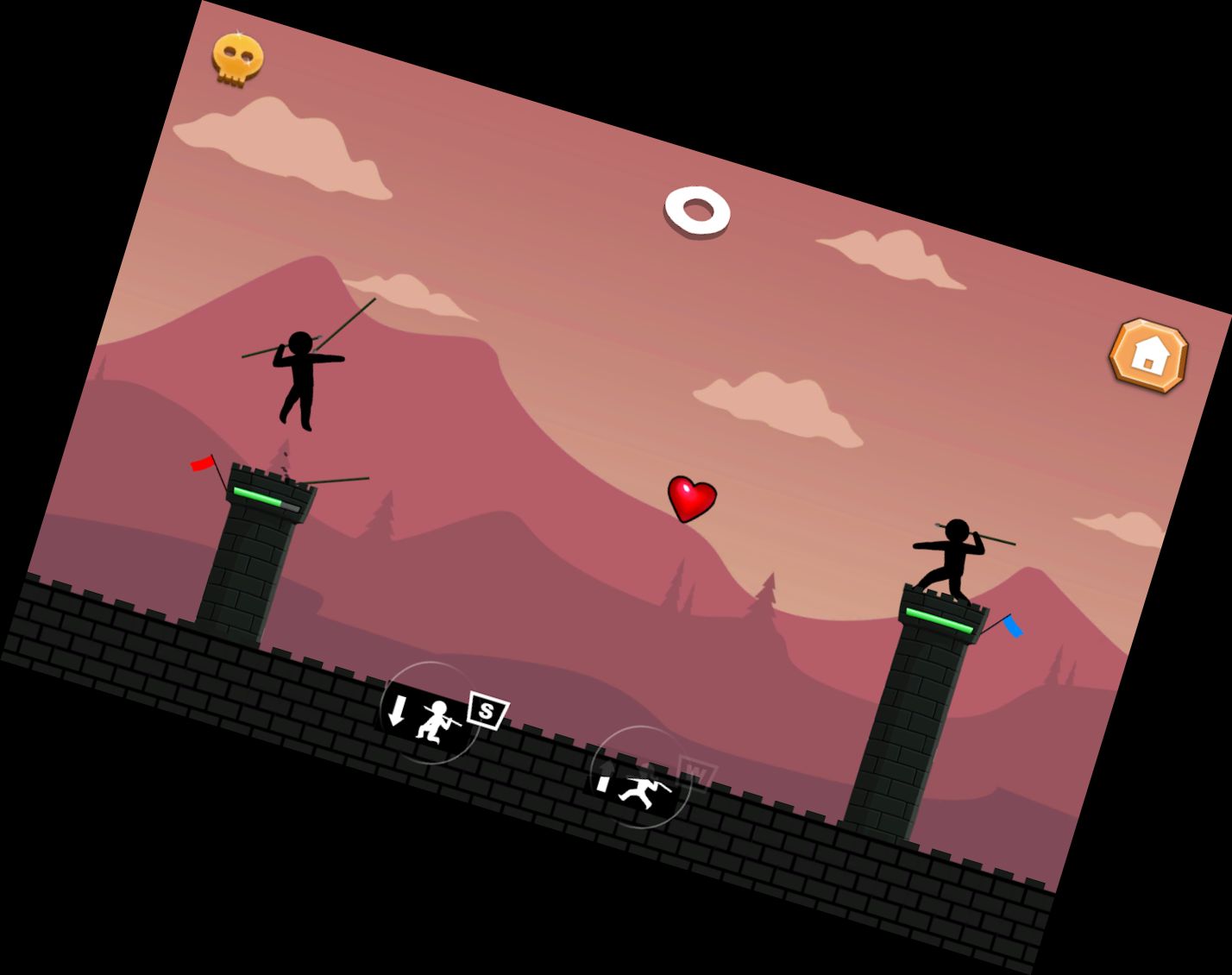This screenshot has width=1232, height=975.
Task: Click the red flag on the left tower
Action: [x=200, y=465]
